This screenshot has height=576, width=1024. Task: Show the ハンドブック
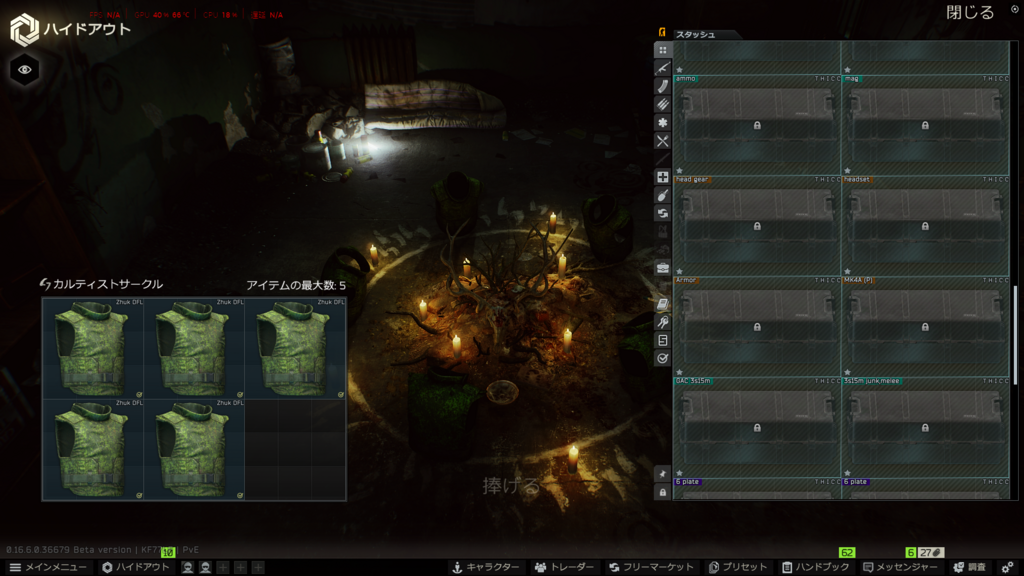pyautogui.click(x=815, y=567)
